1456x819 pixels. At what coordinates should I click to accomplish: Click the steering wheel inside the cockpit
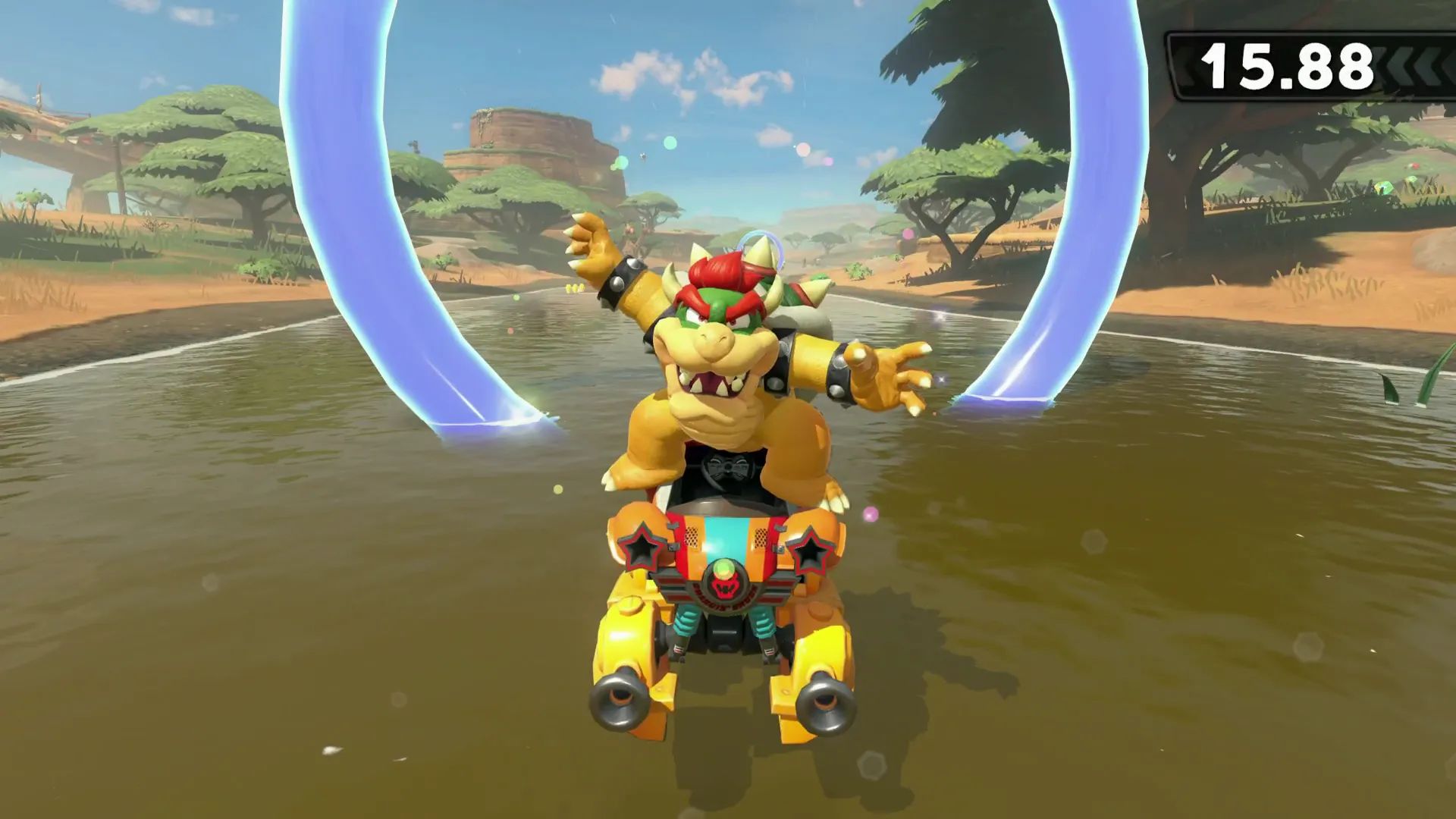[x=727, y=468]
